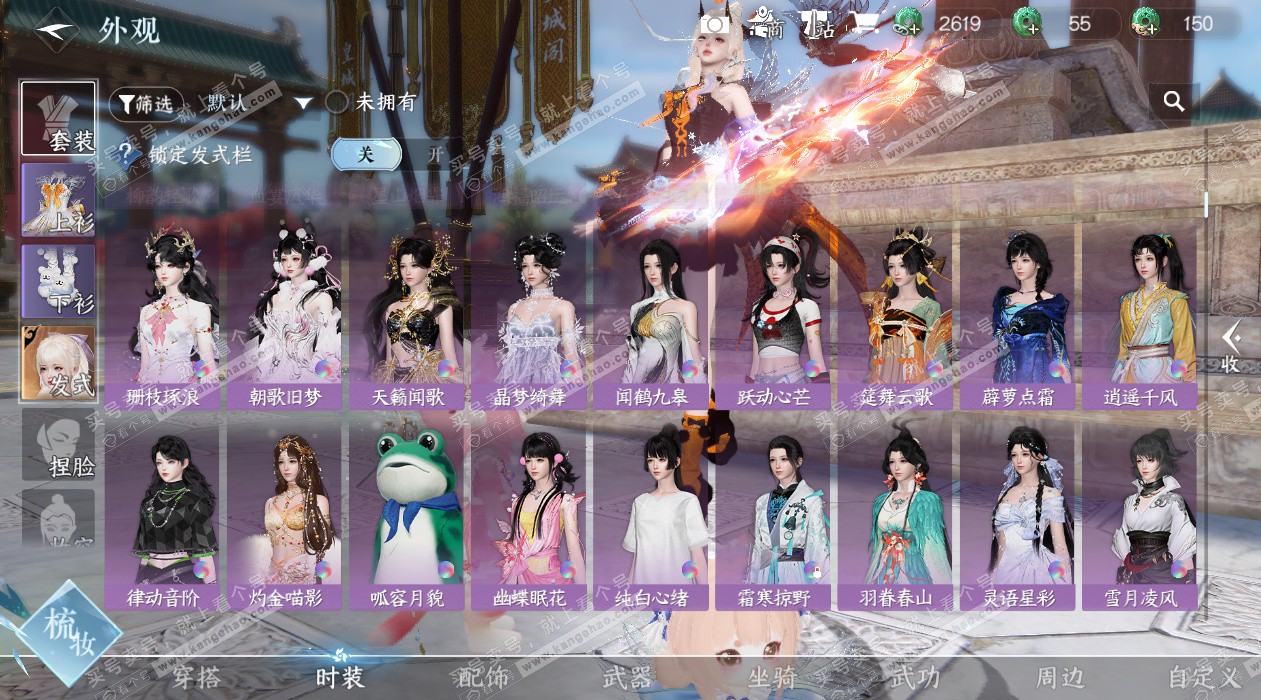
Task: Pick the 闻鹤九皋 outfit
Action: click(x=652, y=315)
